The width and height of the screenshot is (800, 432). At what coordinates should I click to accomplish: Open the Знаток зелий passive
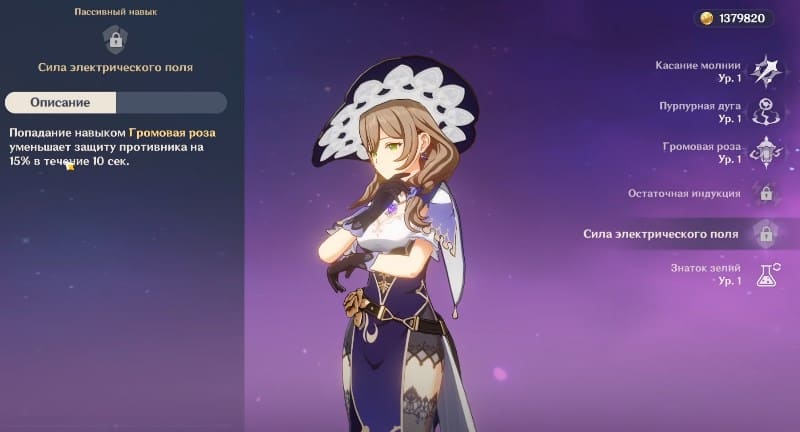coord(766,275)
